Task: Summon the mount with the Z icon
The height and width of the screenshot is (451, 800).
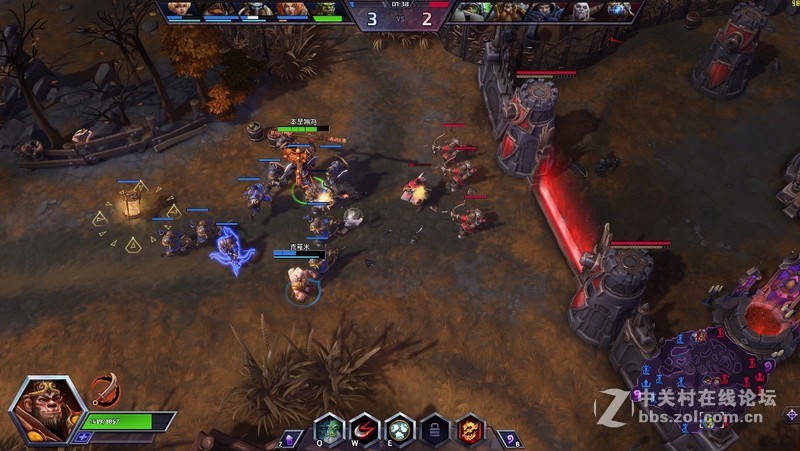Action: click(x=291, y=438)
